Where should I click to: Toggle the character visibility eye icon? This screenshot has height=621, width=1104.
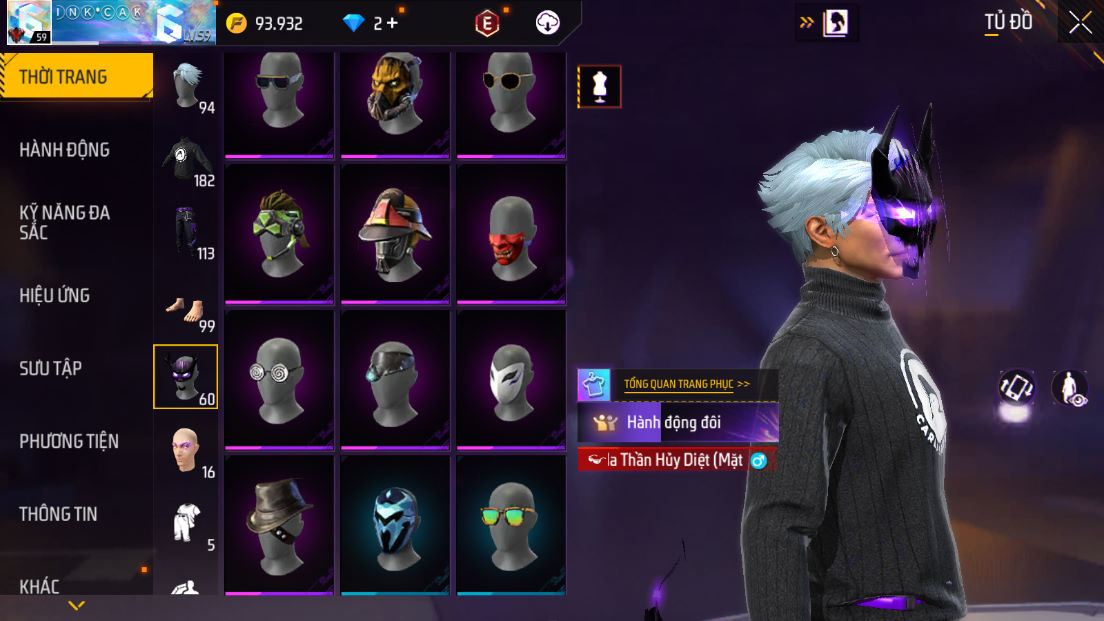[1070, 387]
